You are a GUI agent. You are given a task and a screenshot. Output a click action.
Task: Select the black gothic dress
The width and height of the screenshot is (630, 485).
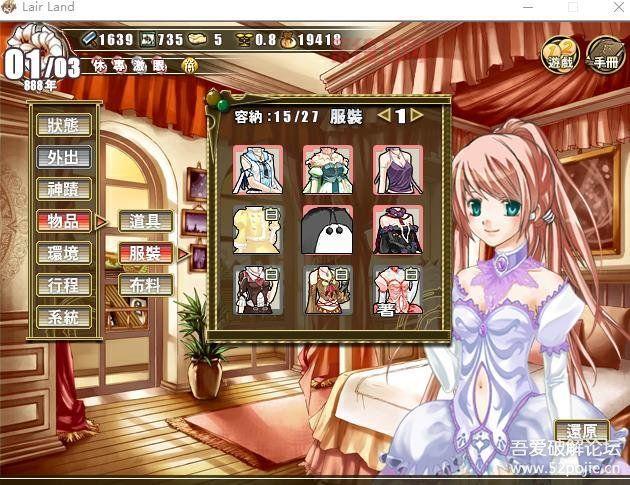pyautogui.click(x=397, y=229)
